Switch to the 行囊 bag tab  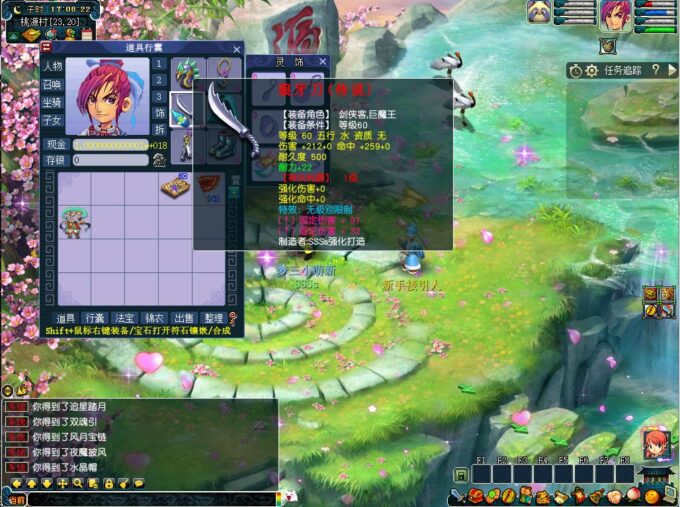pos(95,317)
